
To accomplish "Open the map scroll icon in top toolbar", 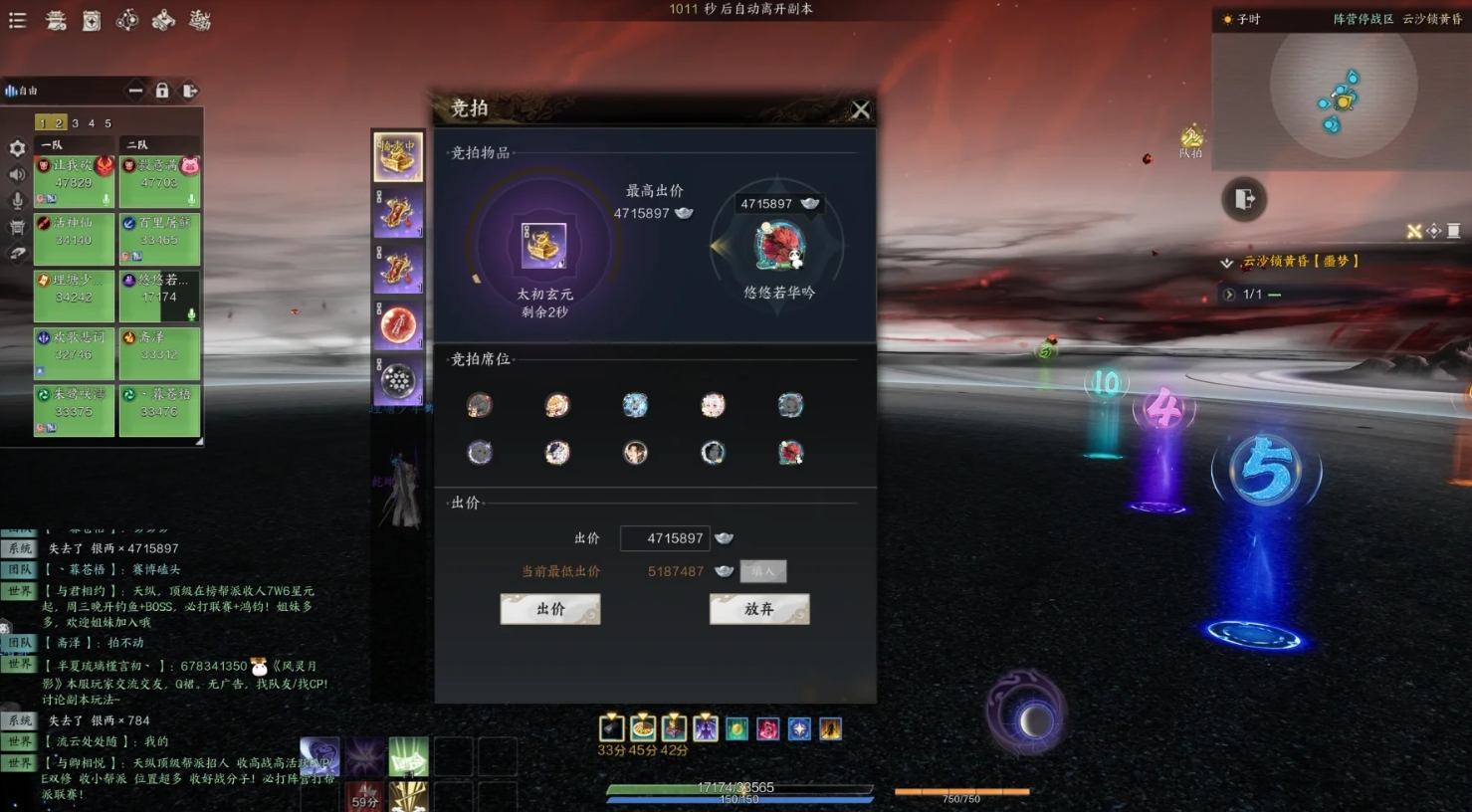I will point(162,21).
